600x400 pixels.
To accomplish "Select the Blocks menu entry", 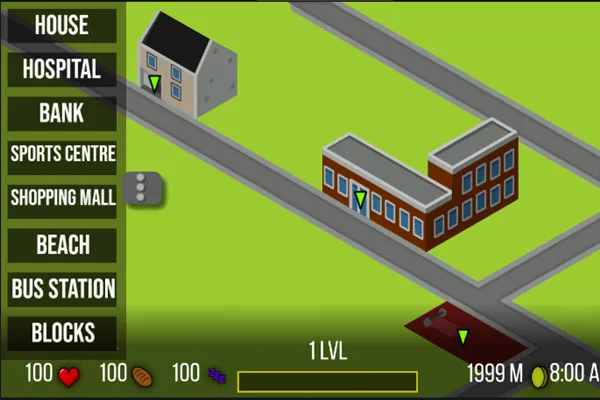I will (x=62, y=333).
